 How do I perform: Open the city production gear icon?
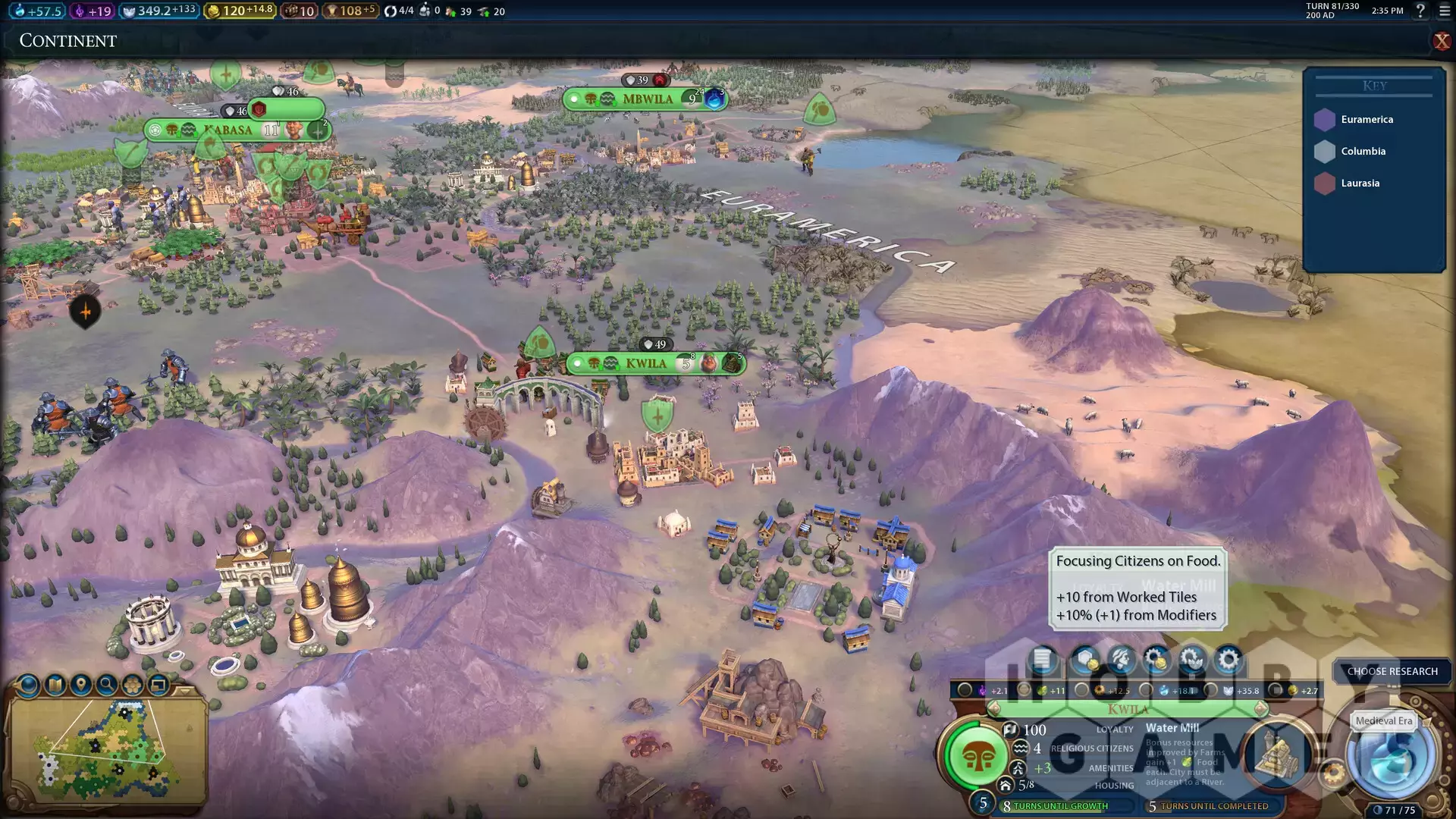click(1228, 660)
